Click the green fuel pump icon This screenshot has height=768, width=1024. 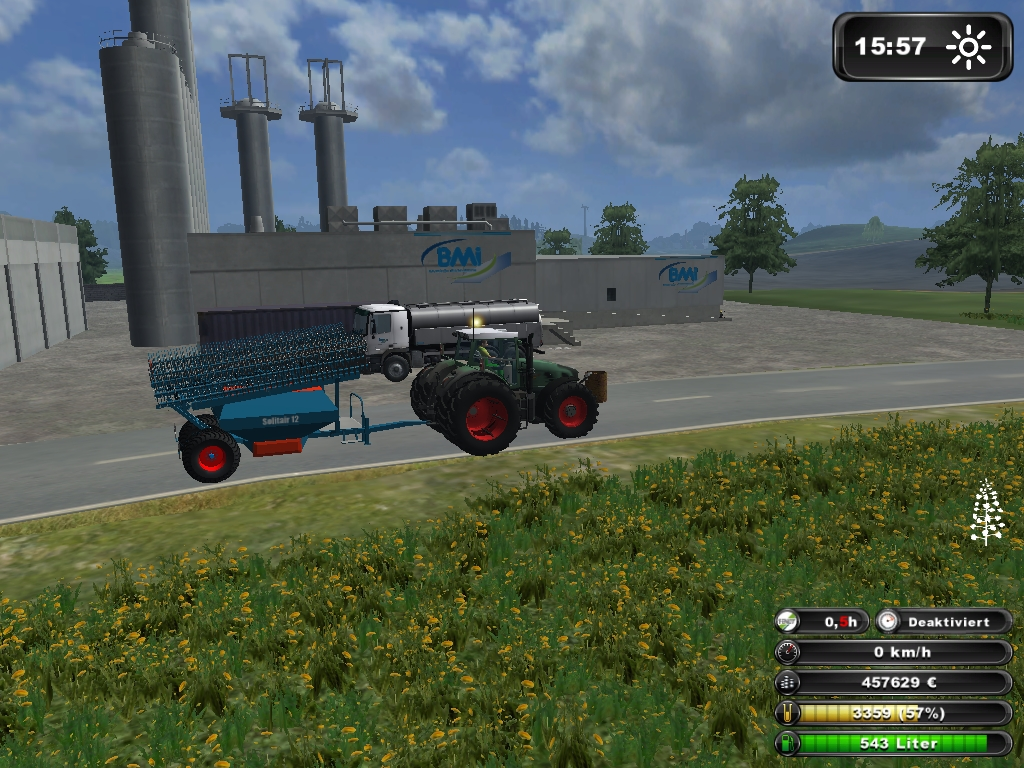(788, 743)
